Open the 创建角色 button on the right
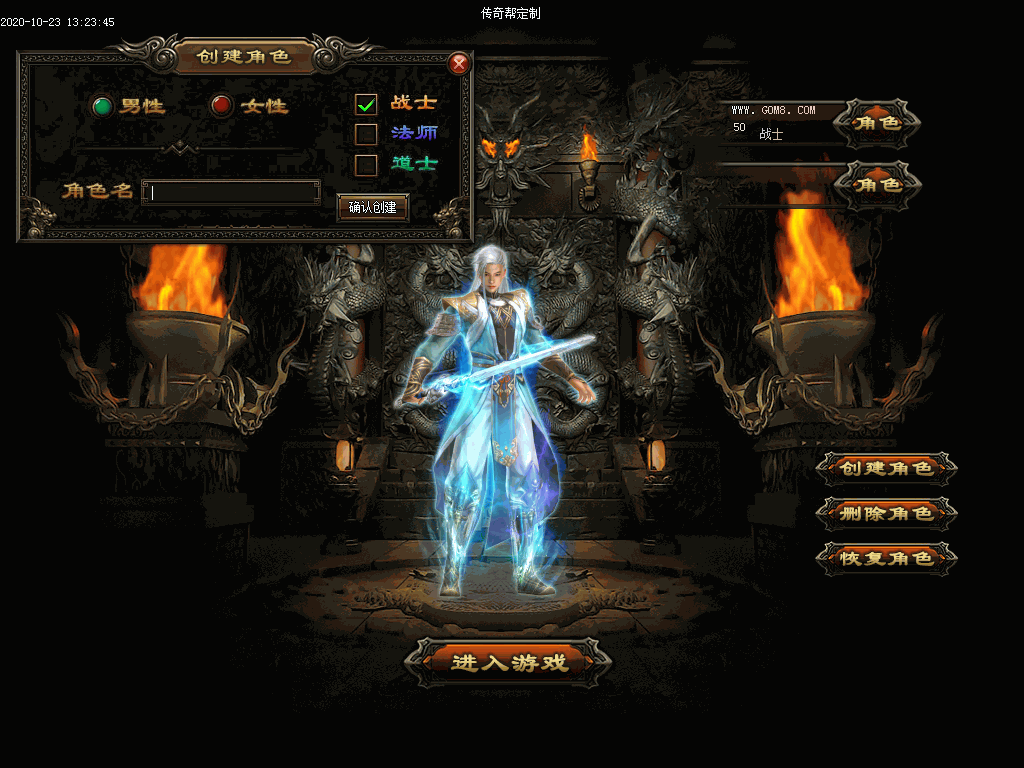Screen dimensions: 1024x768 tap(886, 468)
